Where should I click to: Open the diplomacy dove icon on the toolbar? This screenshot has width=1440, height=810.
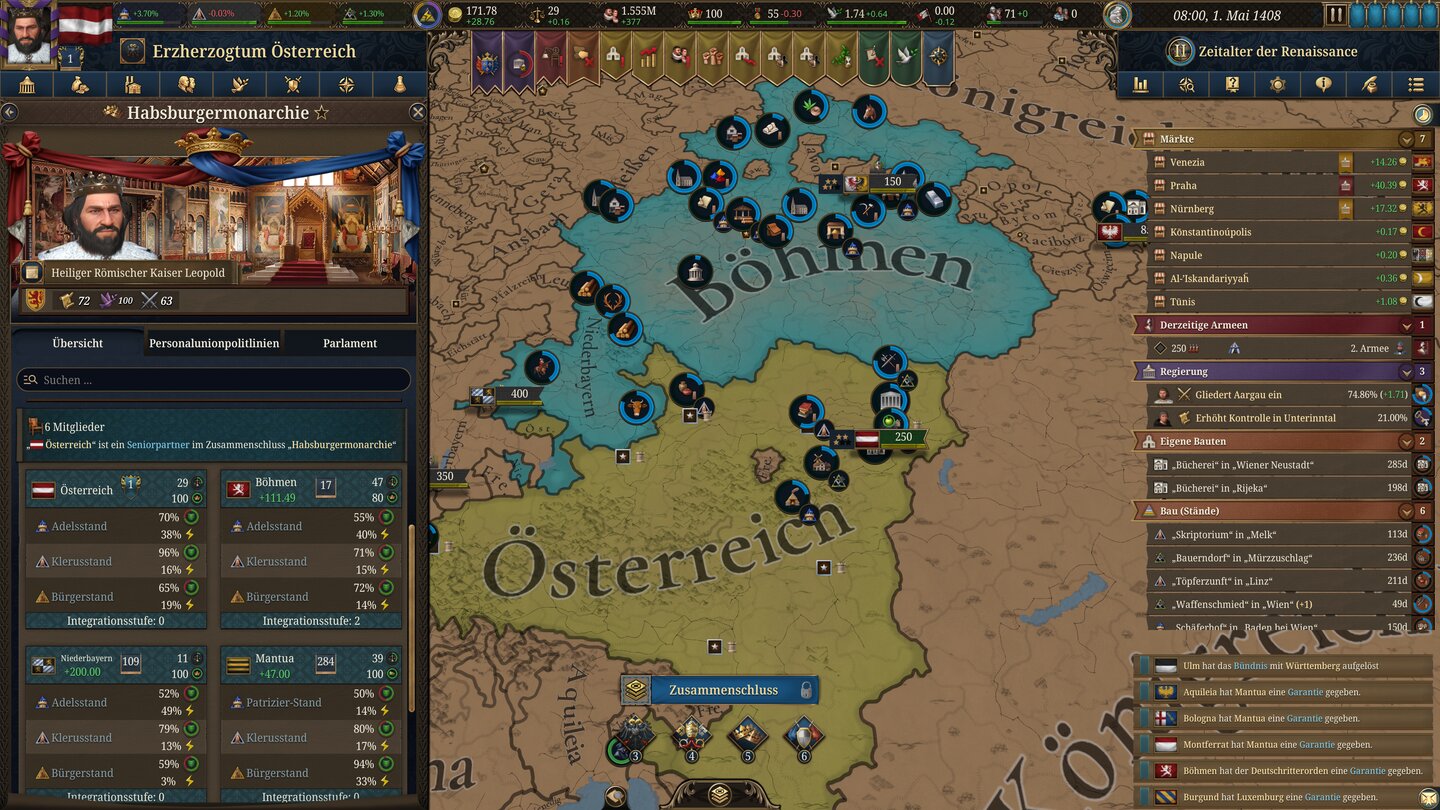[240, 85]
